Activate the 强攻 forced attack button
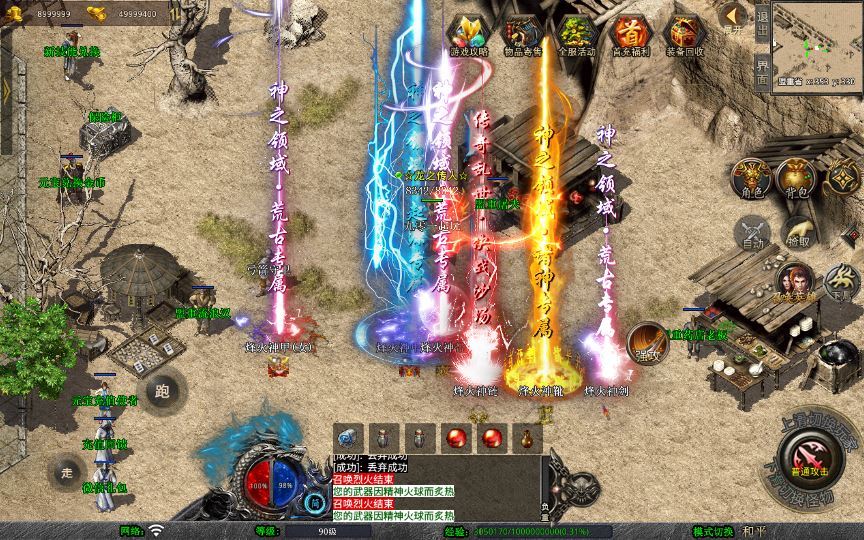This screenshot has width=864, height=540. (x=648, y=345)
